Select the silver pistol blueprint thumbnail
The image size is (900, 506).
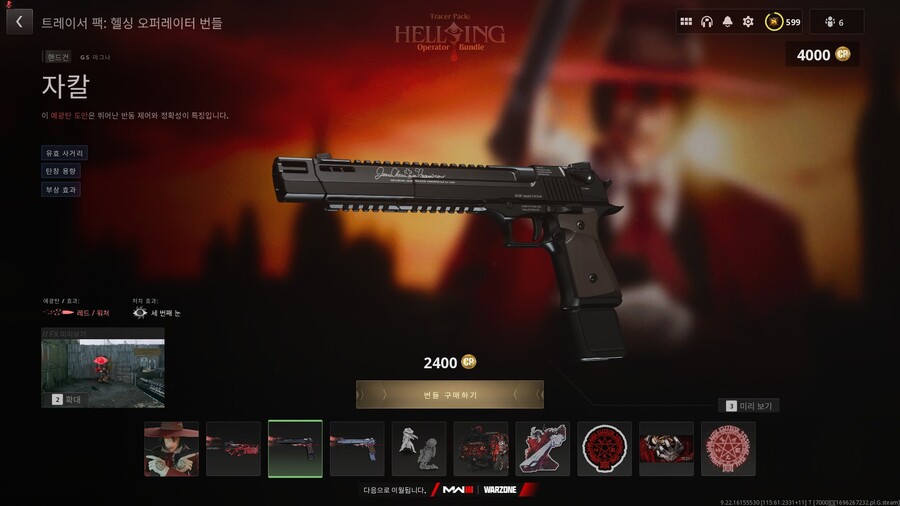pyautogui.click(x=357, y=448)
